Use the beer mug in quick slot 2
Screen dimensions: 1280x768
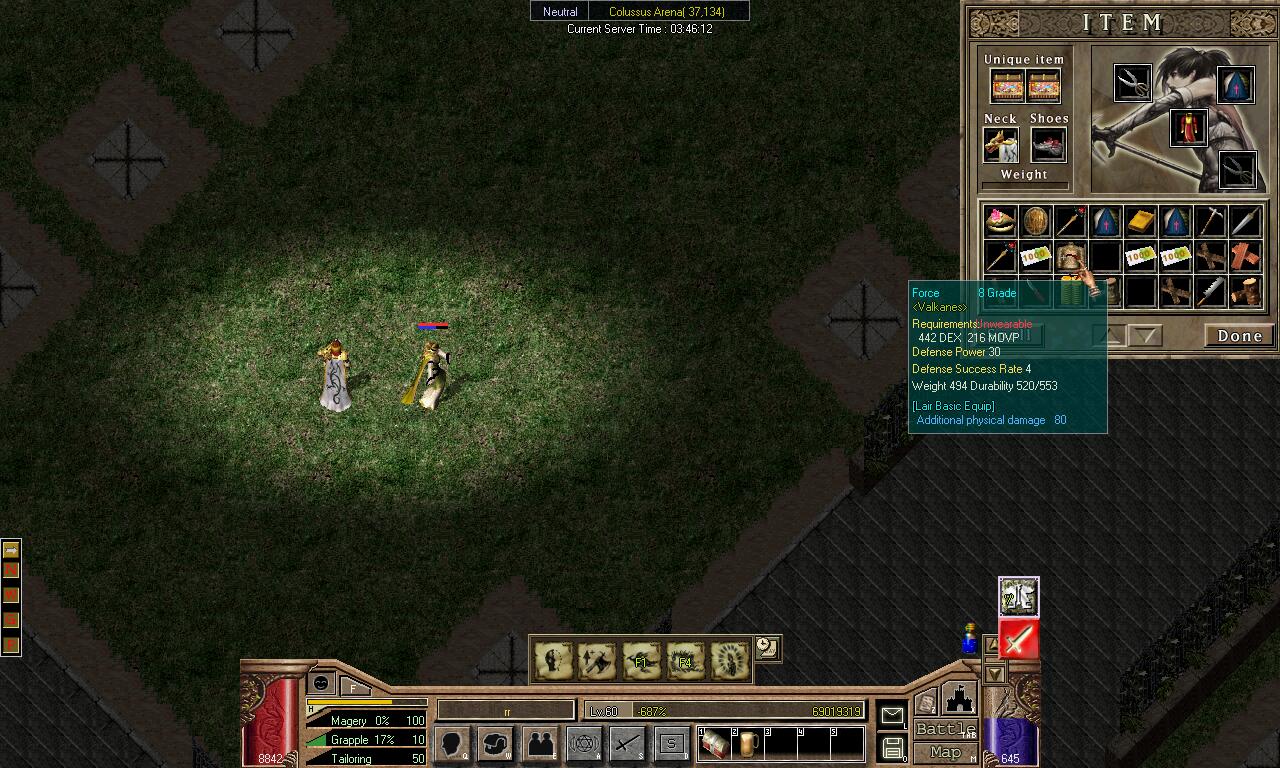[747, 743]
